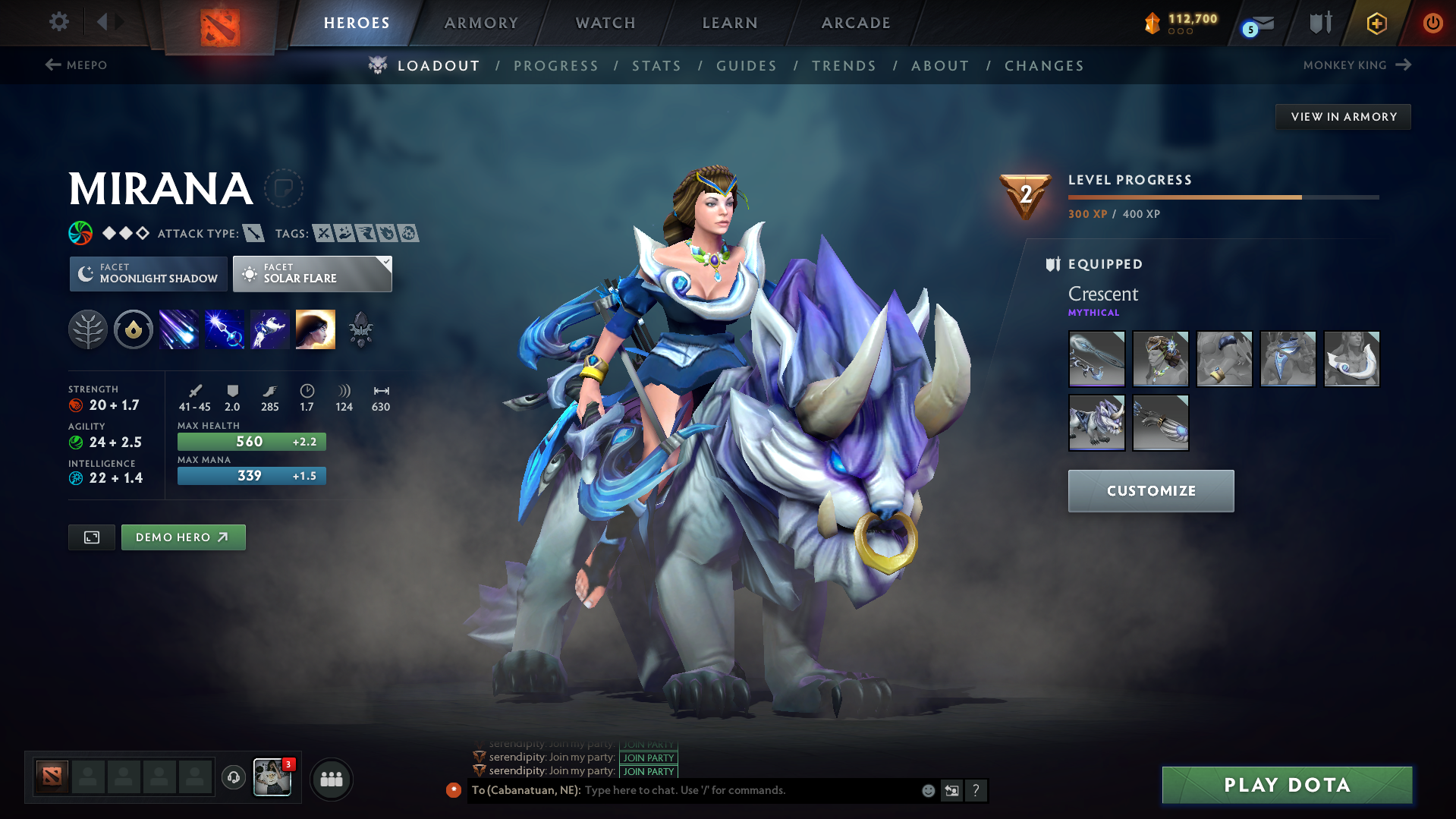Select the Solar Flare facet
This screenshot has width=1456, height=819.
(x=312, y=273)
